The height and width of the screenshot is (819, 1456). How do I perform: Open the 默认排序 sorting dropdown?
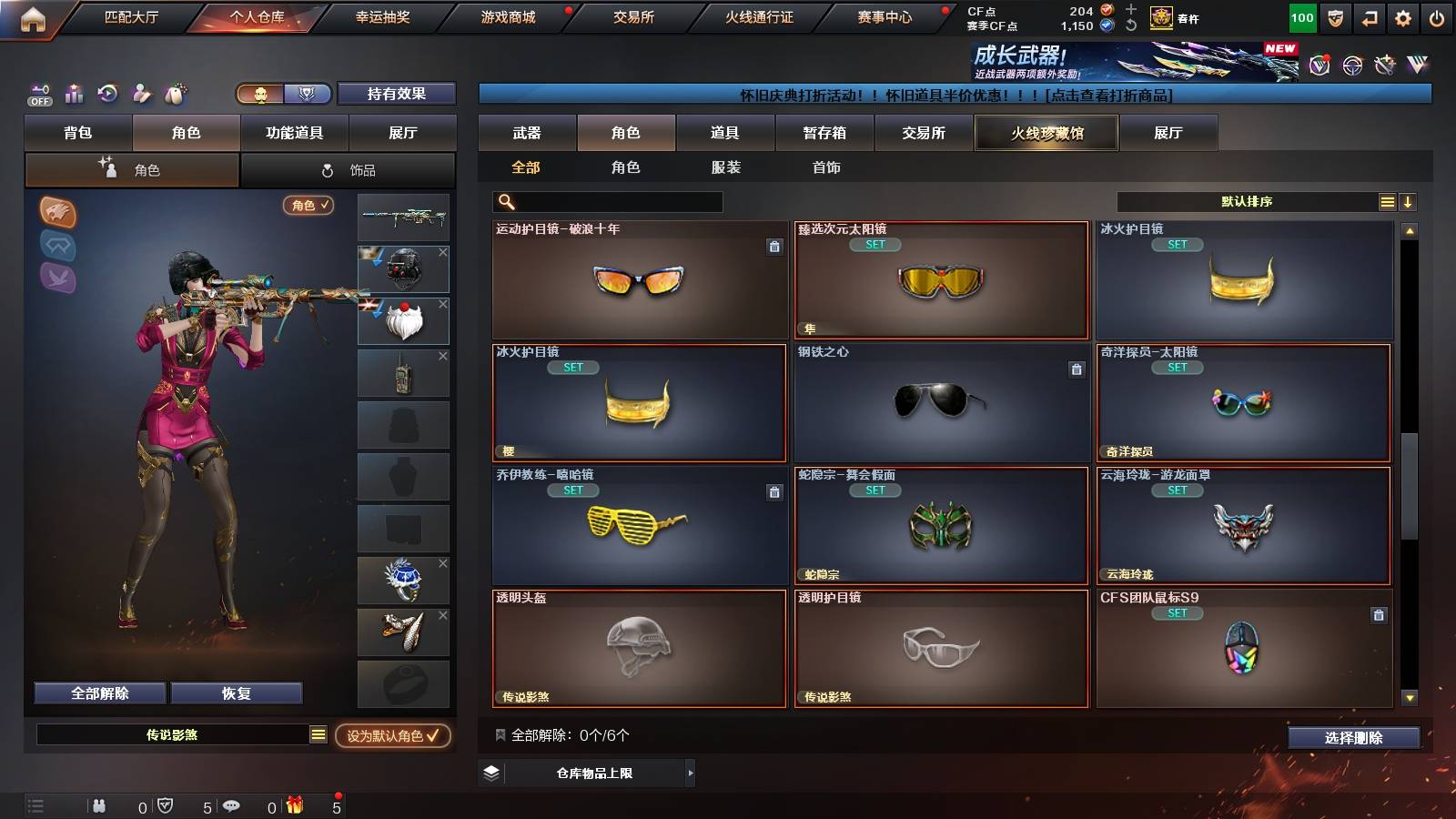click(1247, 201)
